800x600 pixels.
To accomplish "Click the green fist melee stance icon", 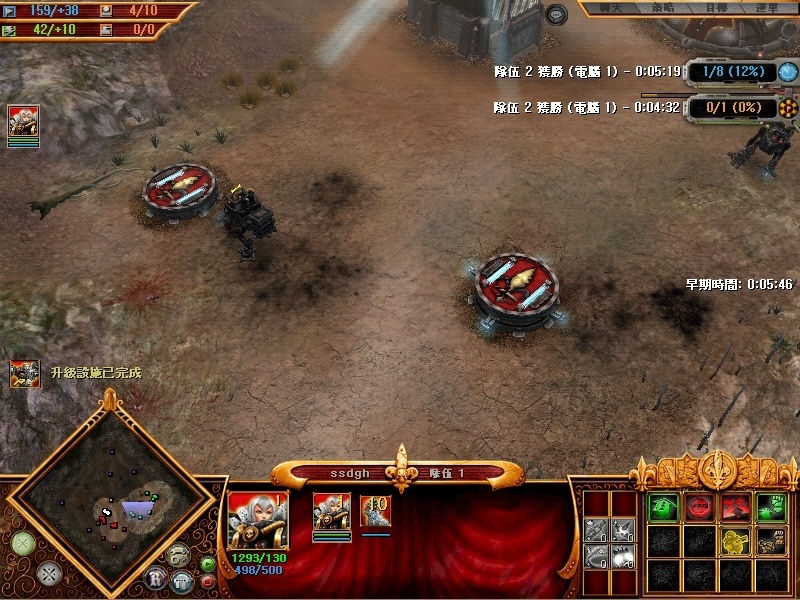I will click(772, 507).
